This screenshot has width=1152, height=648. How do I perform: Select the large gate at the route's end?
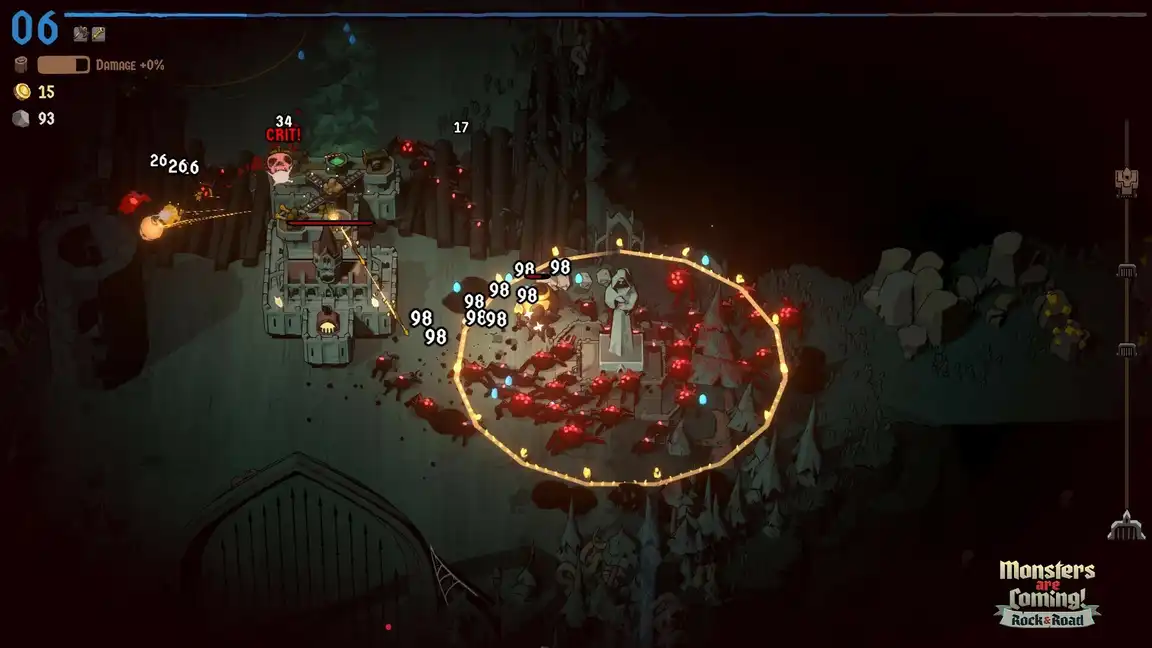click(1126, 525)
